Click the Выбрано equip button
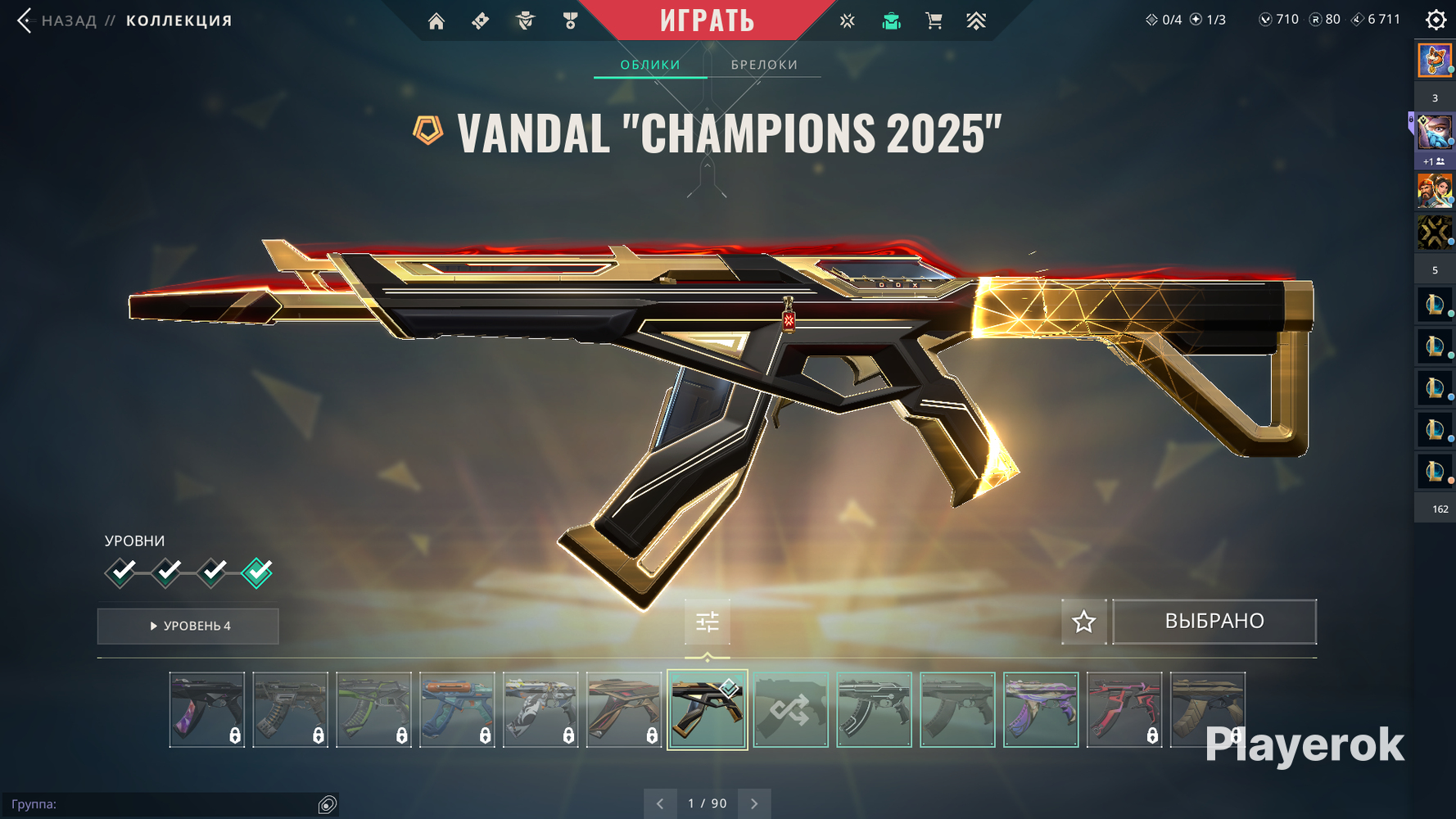The width and height of the screenshot is (1456, 819). (1214, 622)
